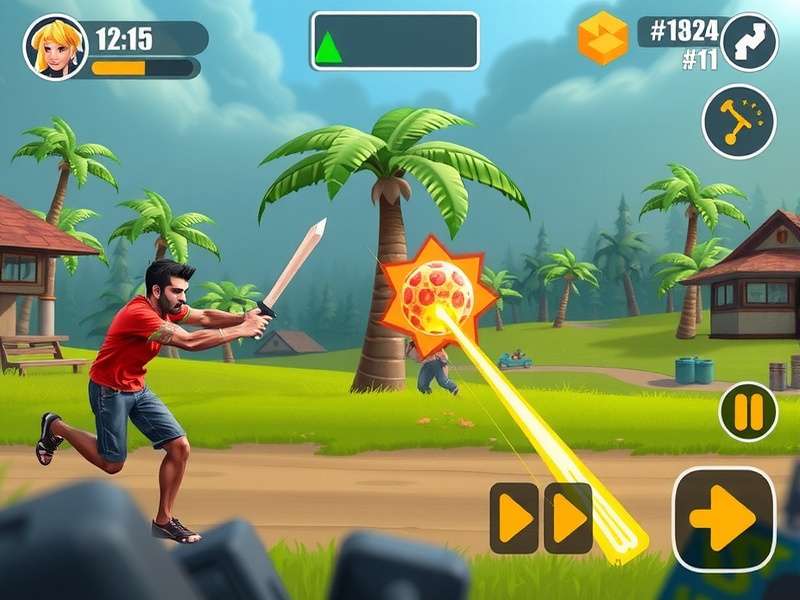Hit the fast-forward double arrow button
800x600 pixels.
click(x=541, y=518)
